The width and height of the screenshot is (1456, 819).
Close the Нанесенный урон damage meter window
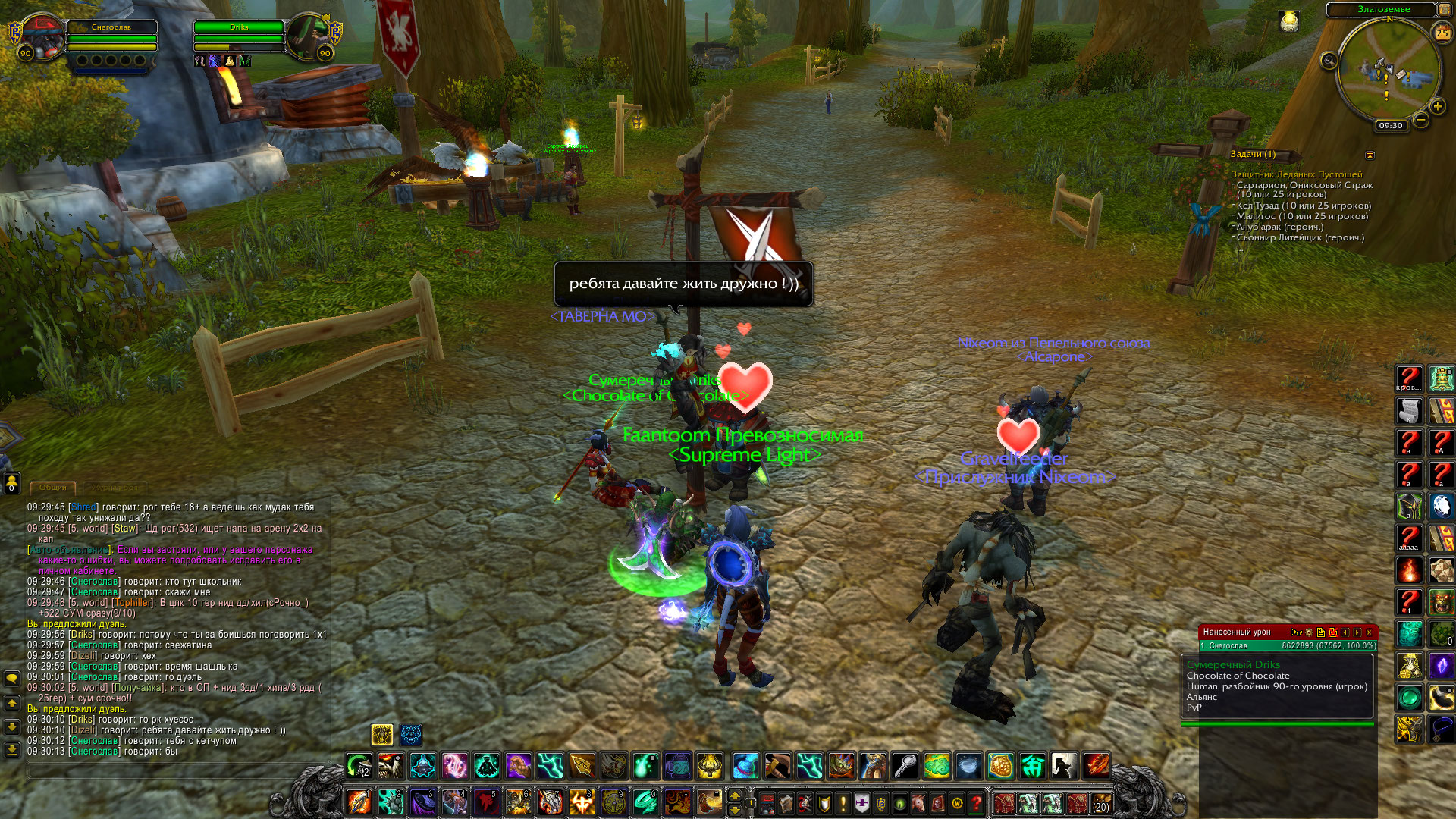1369,632
